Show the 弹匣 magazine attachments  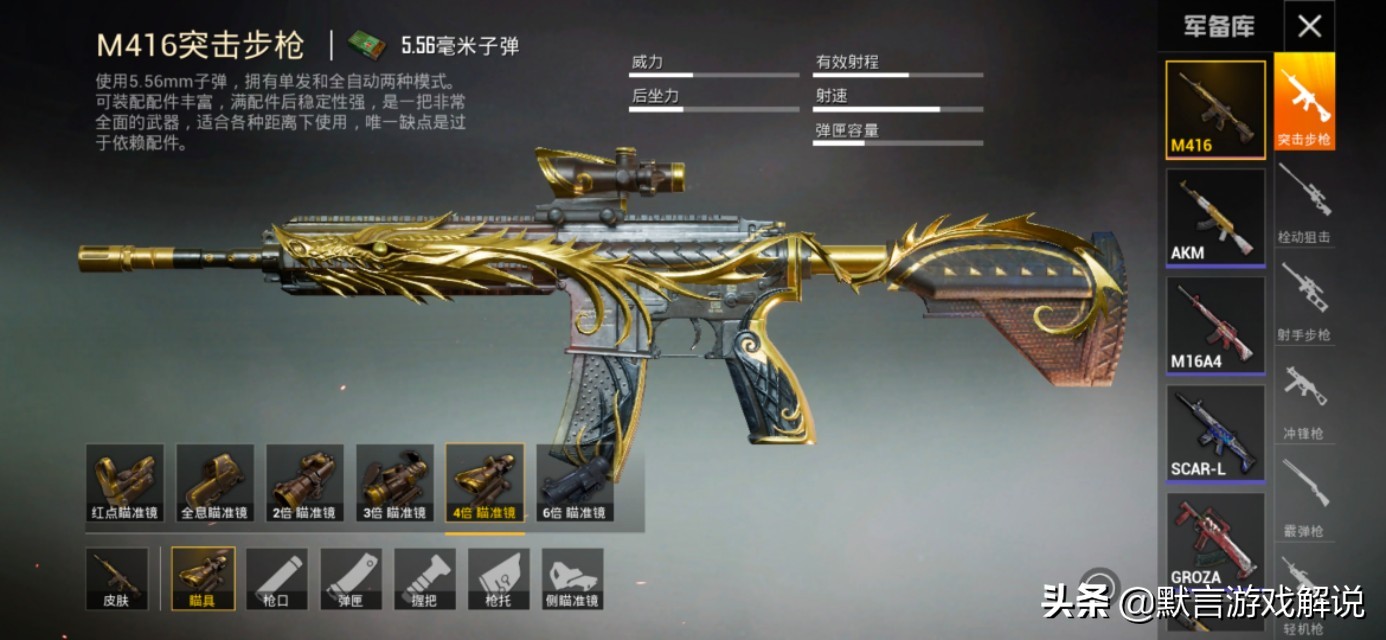tap(351, 578)
